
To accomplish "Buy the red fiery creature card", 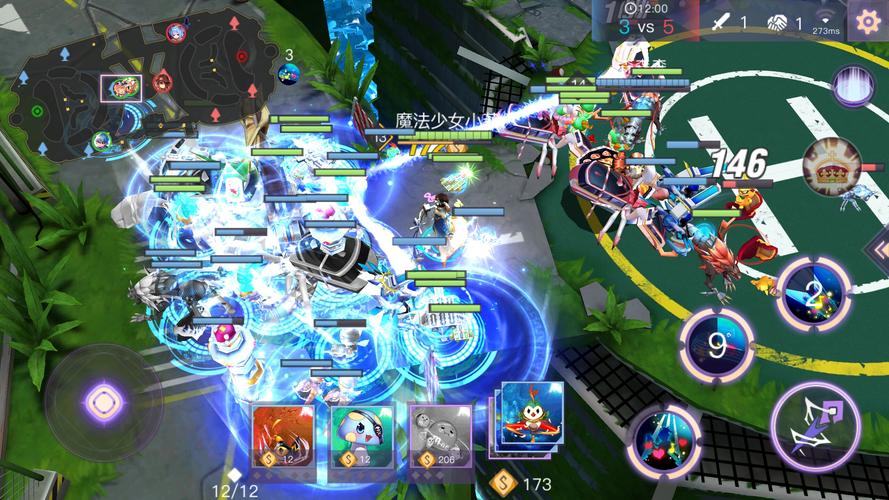I will 282,434.
